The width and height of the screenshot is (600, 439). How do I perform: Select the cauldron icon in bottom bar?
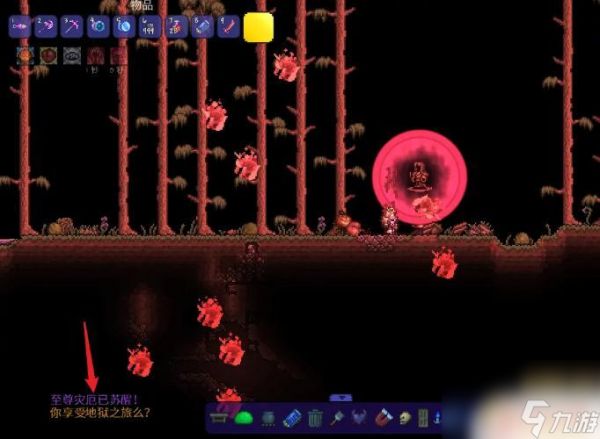tap(269, 418)
